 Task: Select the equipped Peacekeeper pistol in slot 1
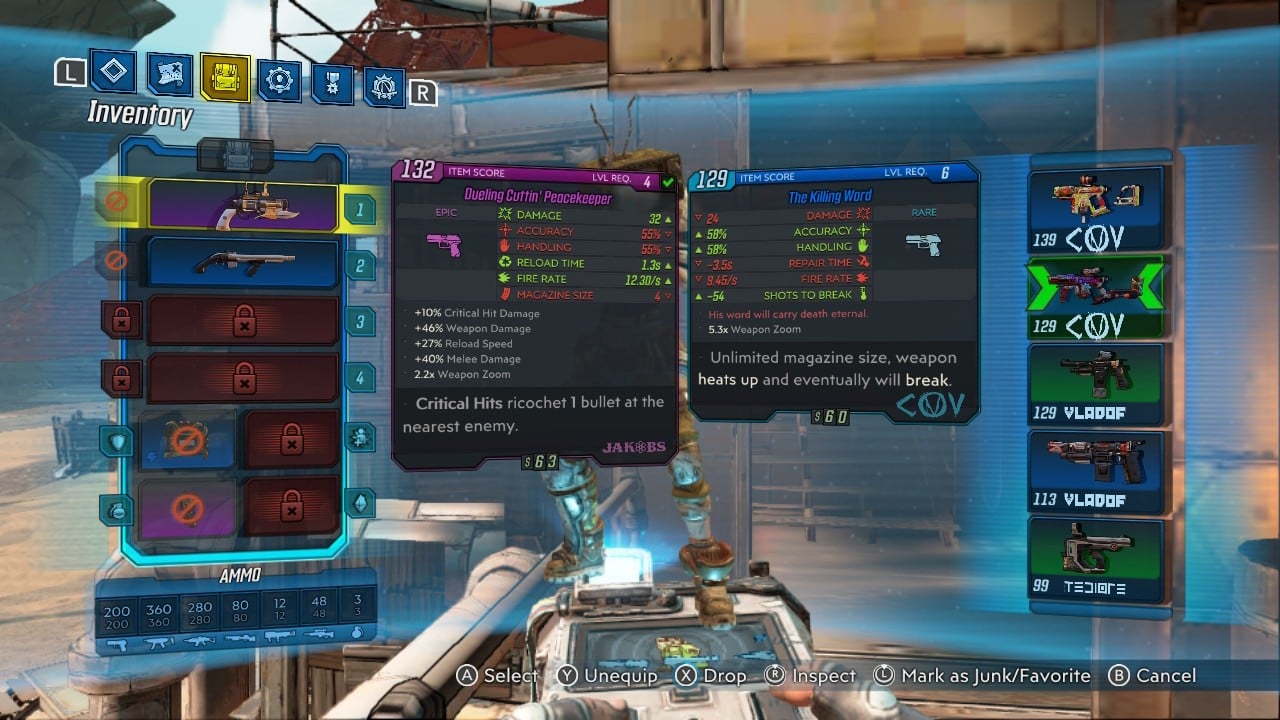(244, 206)
